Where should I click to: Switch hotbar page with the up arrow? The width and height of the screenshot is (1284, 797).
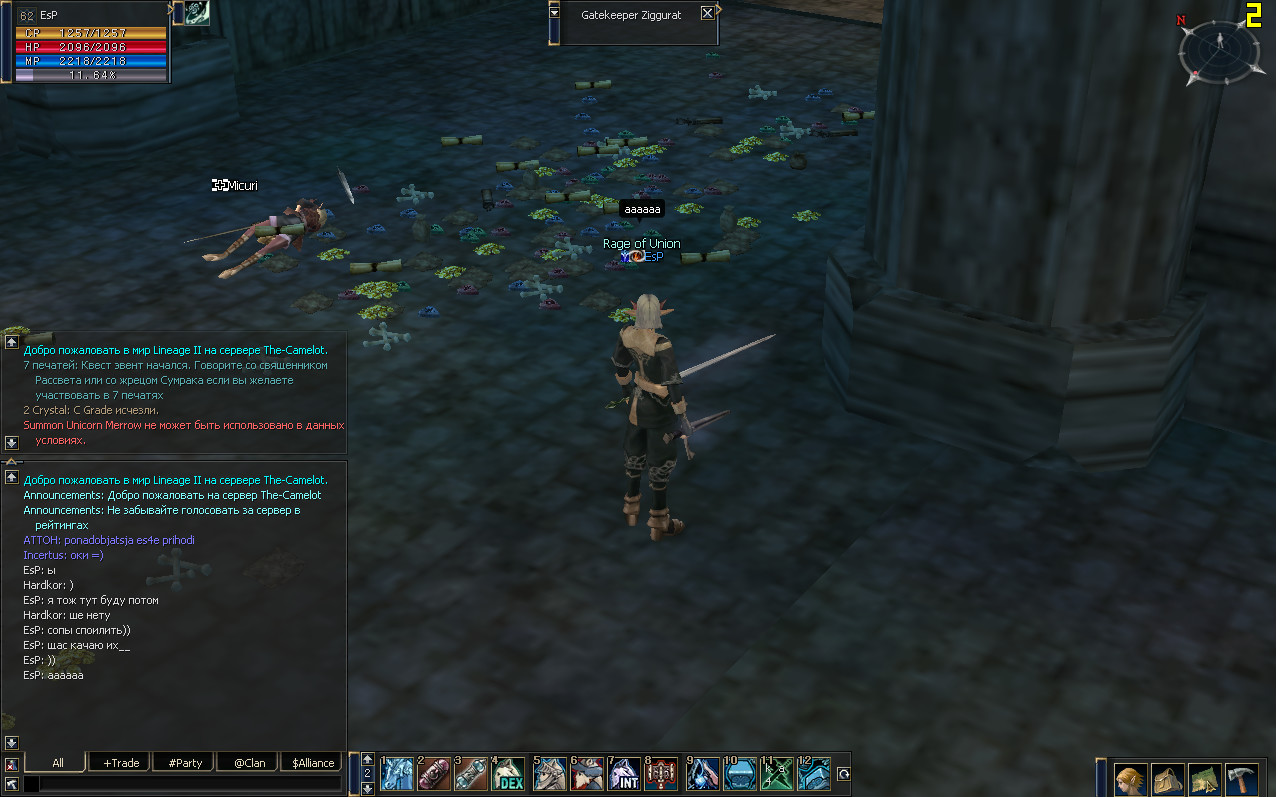tap(368, 759)
